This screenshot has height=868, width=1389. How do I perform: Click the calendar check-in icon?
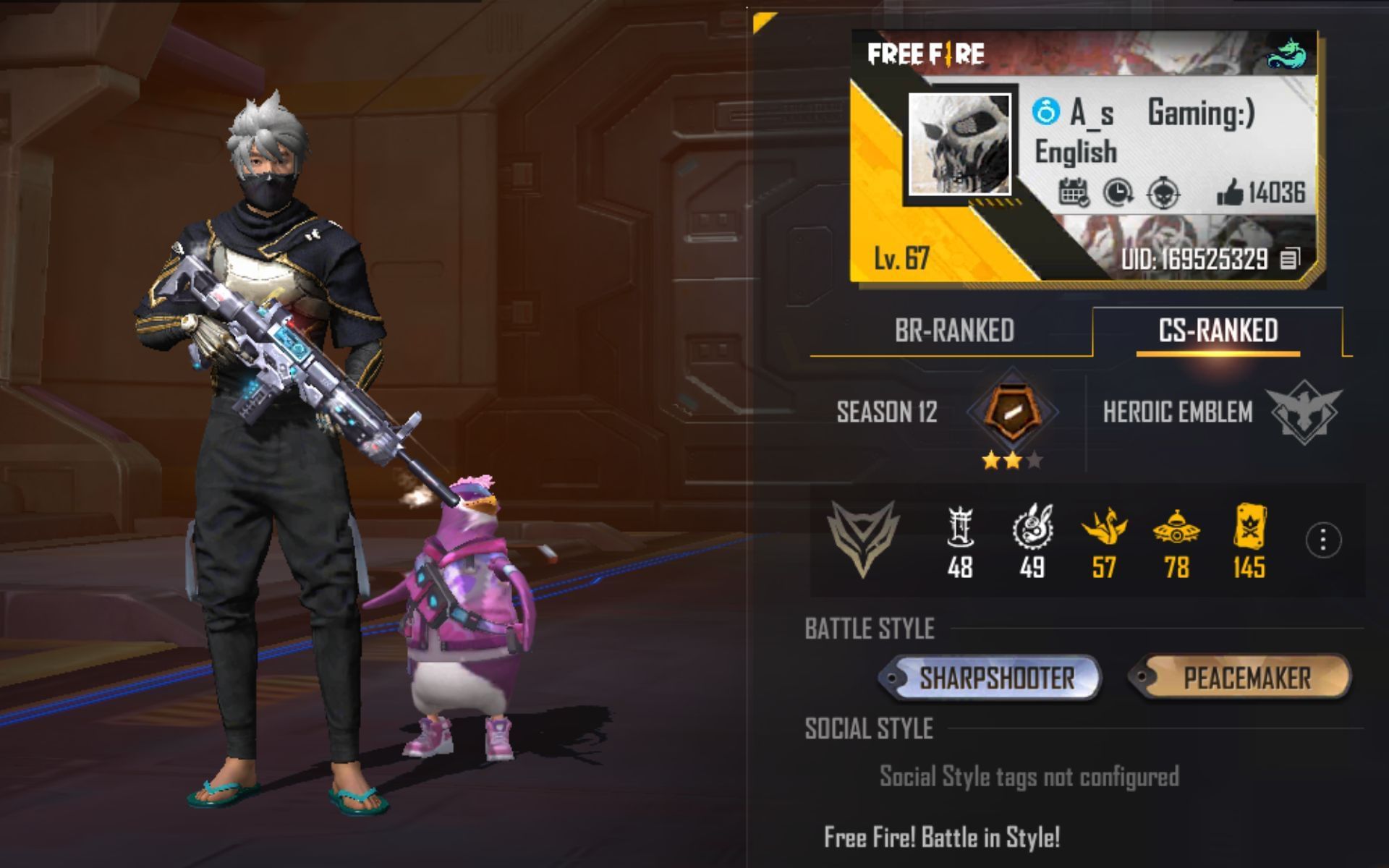tap(1076, 191)
